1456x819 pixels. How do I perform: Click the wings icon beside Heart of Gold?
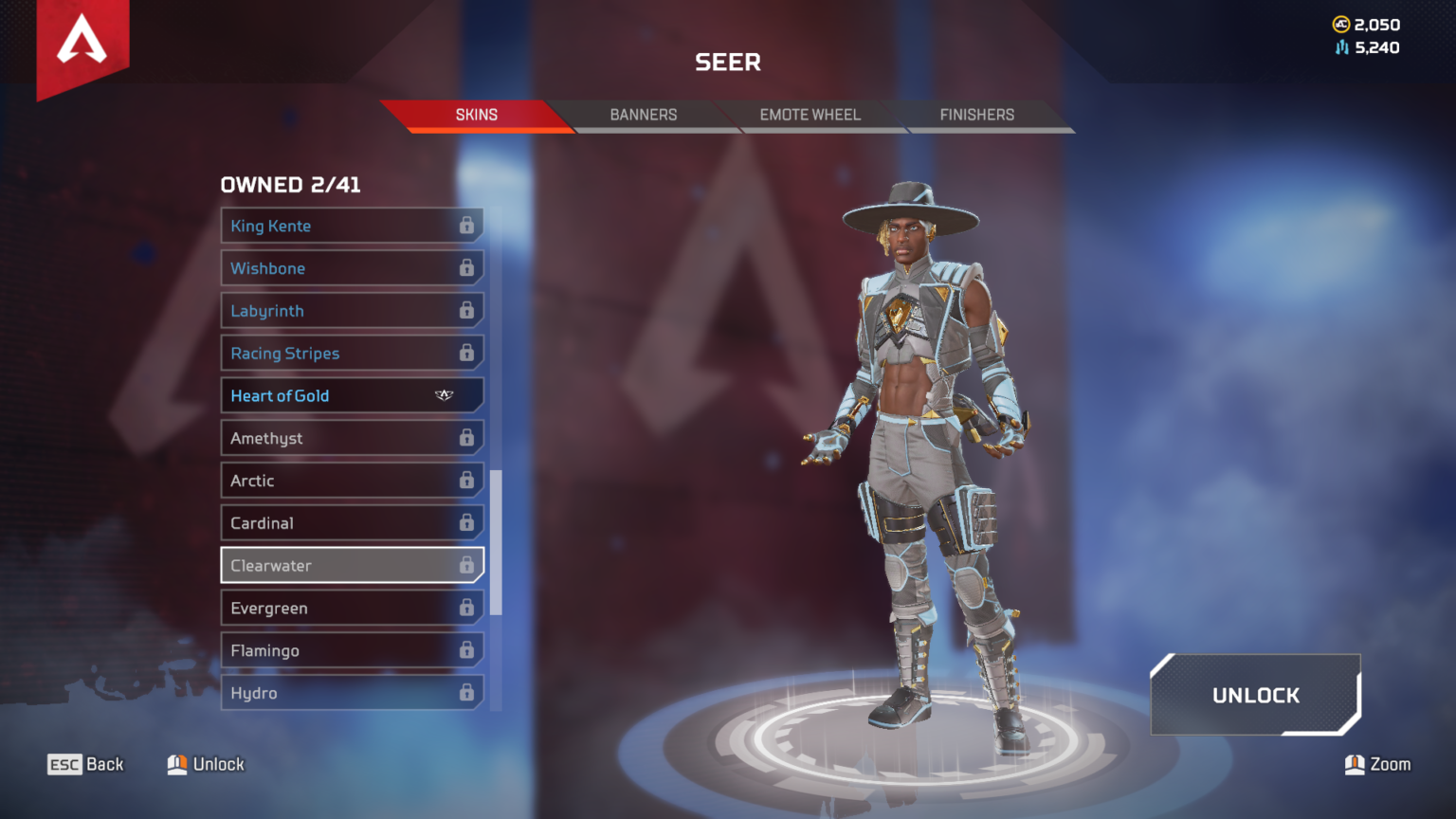pos(444,395)
